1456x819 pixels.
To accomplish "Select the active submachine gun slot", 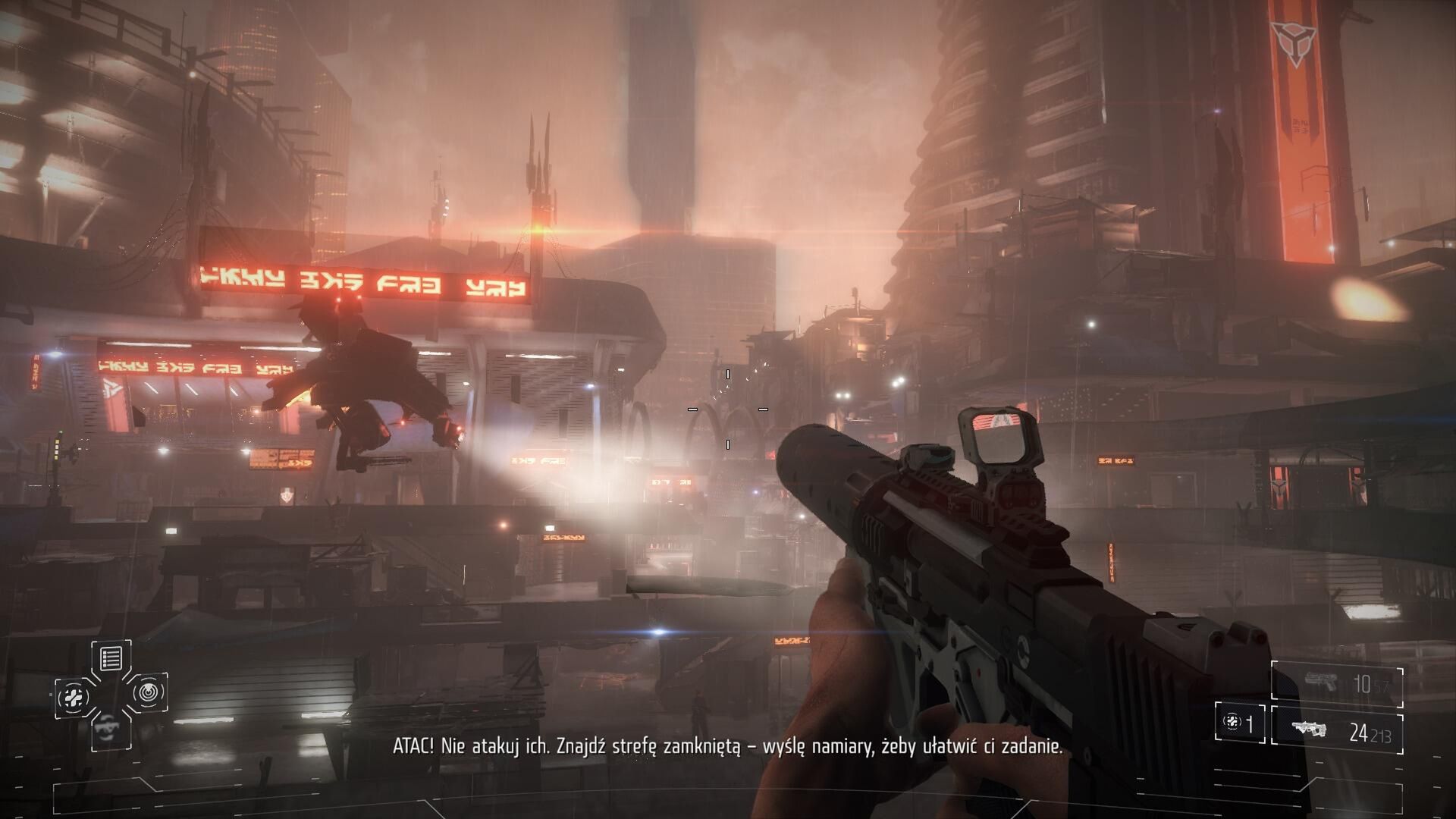I will coord(1336,732).
